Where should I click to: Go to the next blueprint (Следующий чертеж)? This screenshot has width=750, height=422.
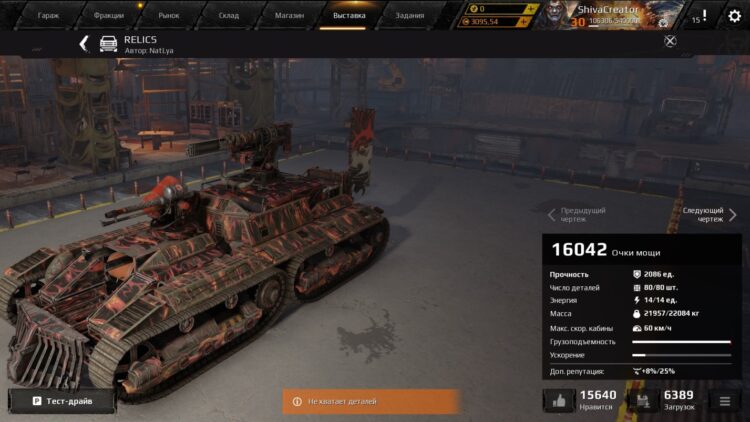[x=708, y=215]
